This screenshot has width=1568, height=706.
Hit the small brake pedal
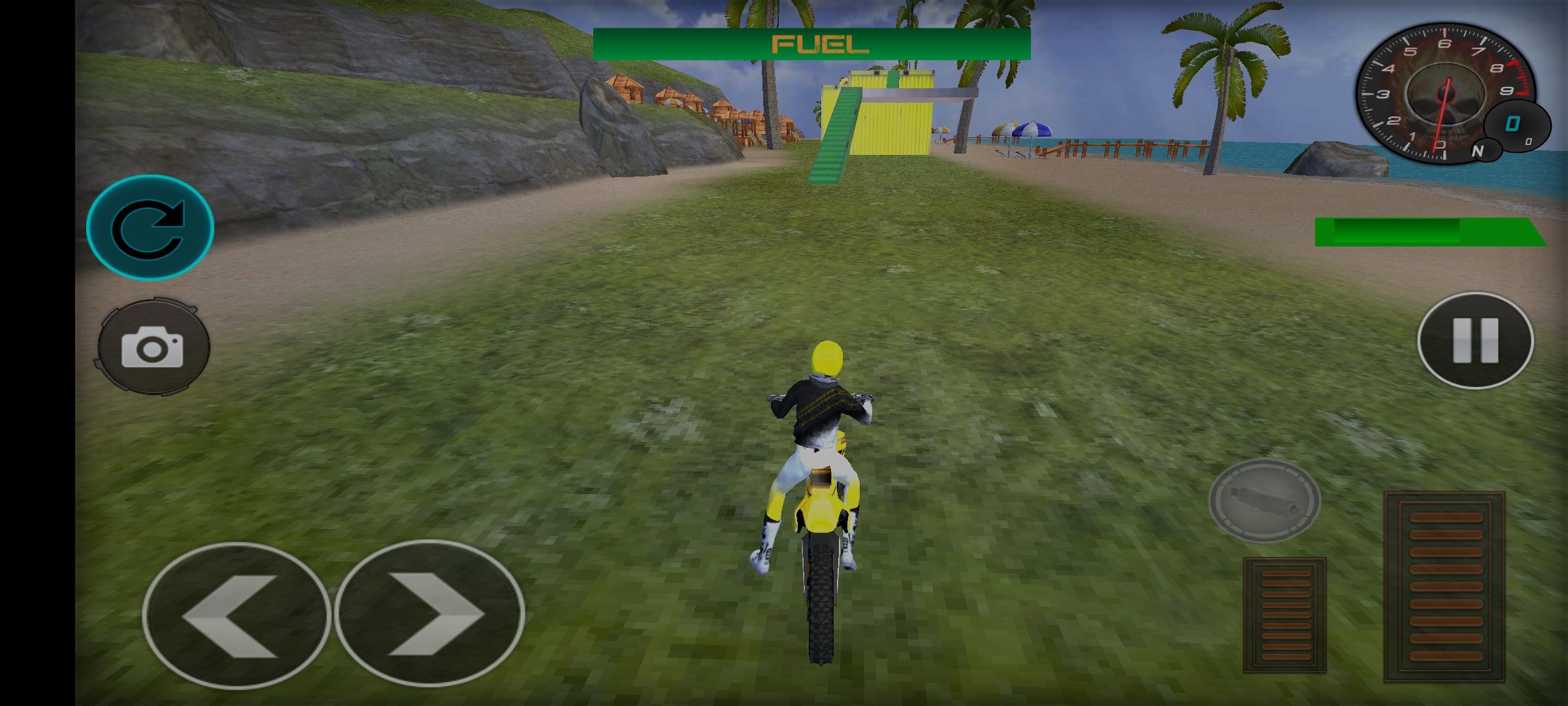[x=1284, y=614]
